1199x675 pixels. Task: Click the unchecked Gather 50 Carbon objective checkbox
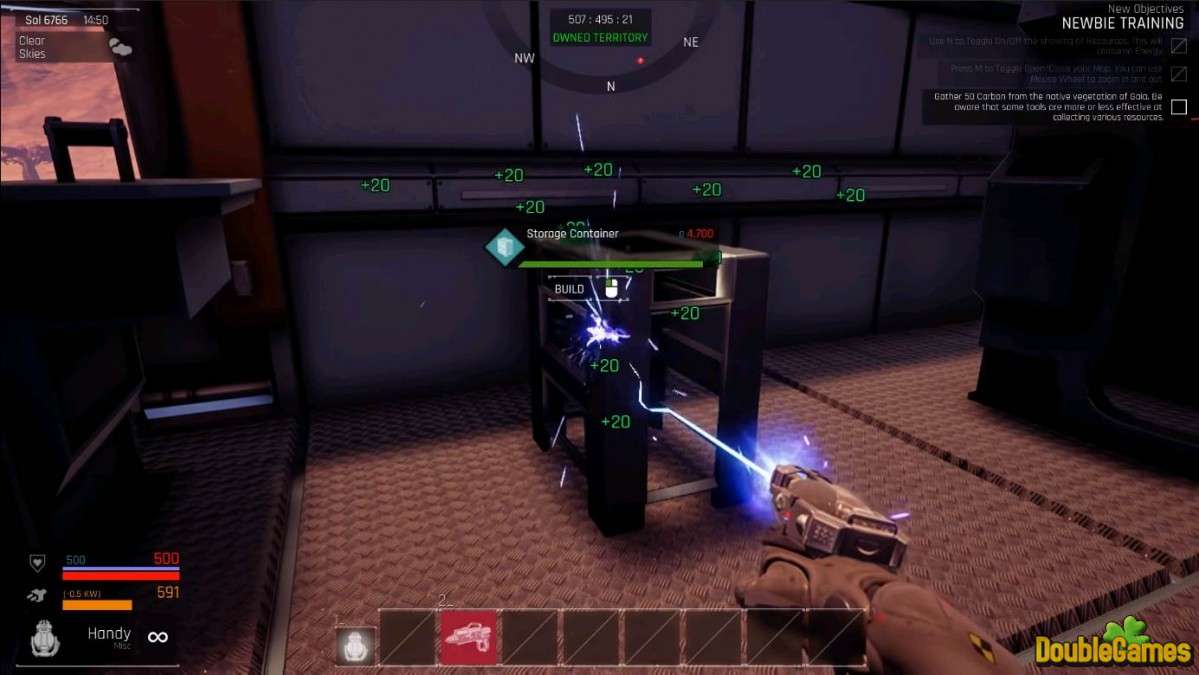1179,107
